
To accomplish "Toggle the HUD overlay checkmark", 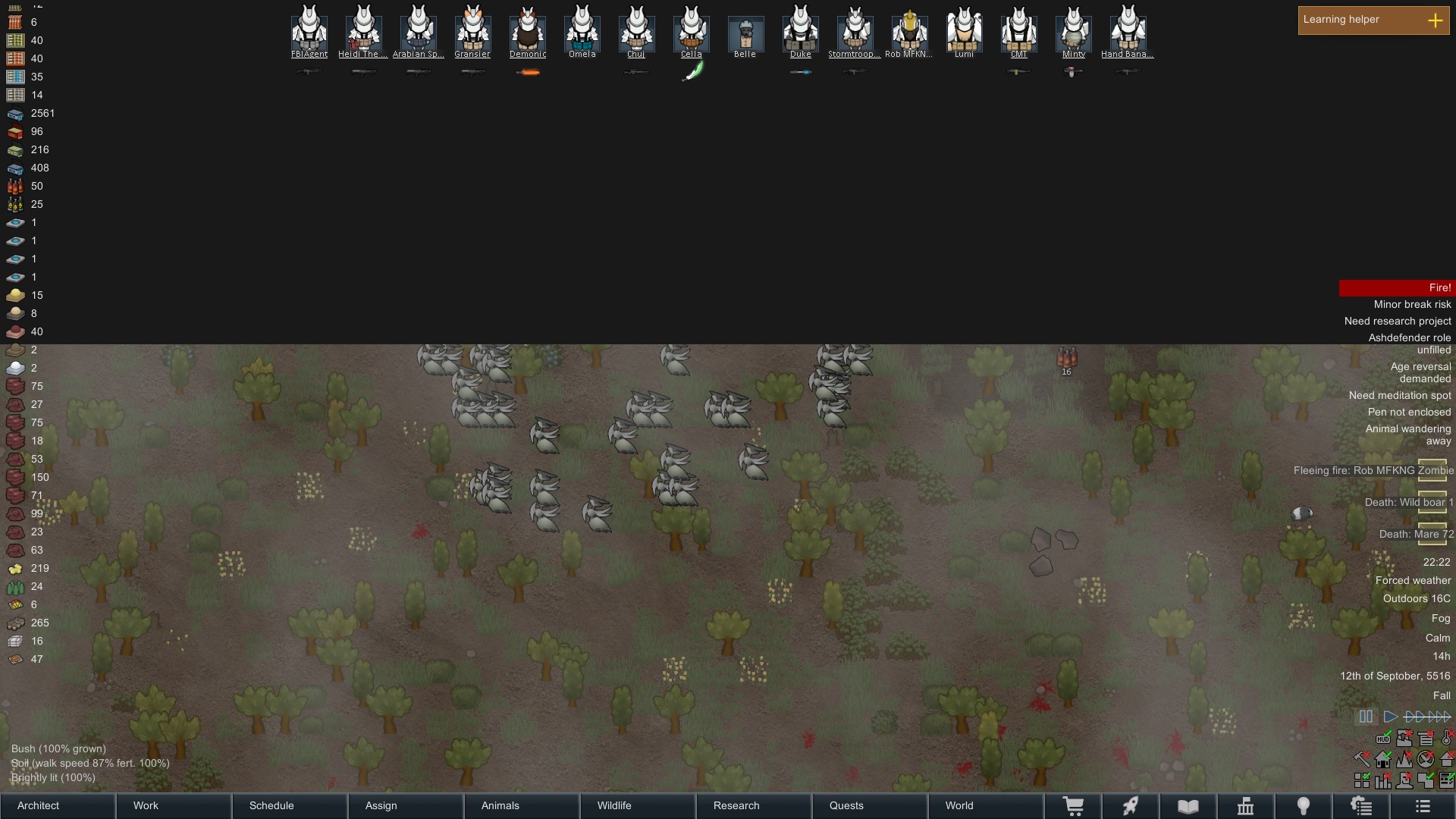I will (x=1383, y=739).
